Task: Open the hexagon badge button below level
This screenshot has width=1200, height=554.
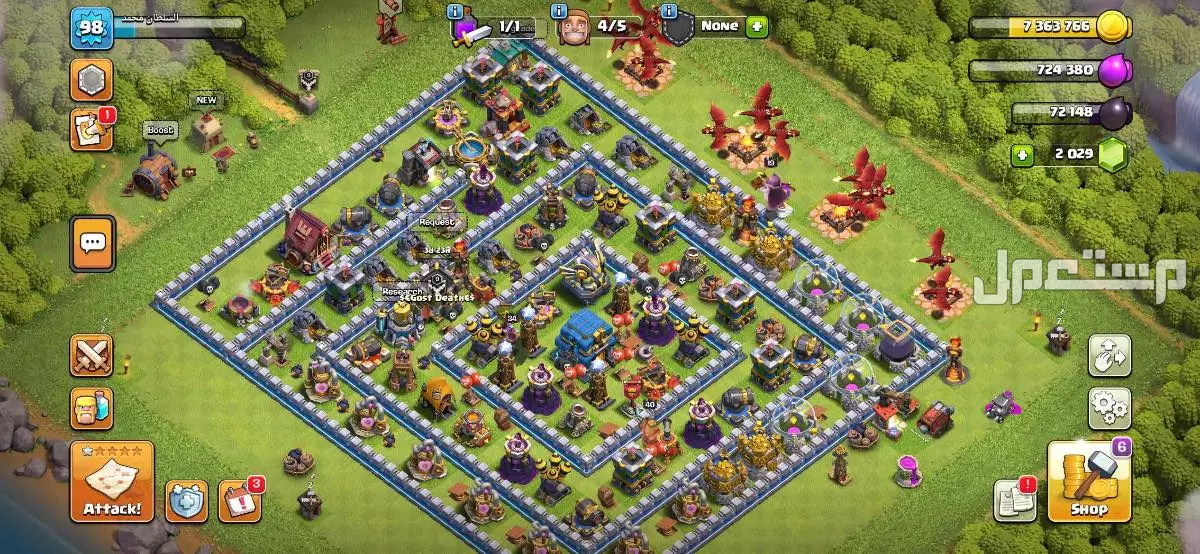Action: tap(90, 80)
